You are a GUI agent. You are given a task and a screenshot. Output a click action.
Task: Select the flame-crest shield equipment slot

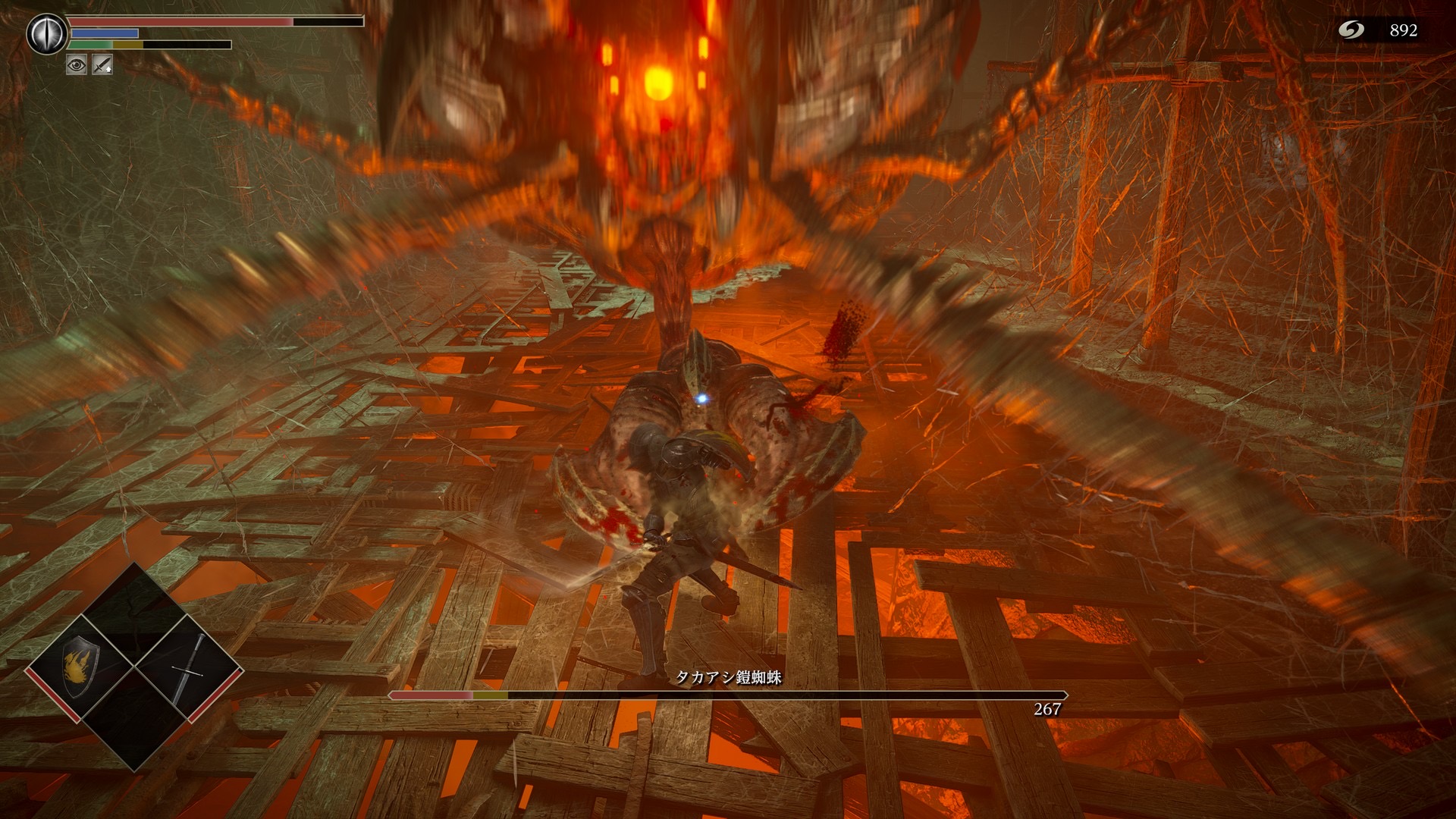(80, 667)
